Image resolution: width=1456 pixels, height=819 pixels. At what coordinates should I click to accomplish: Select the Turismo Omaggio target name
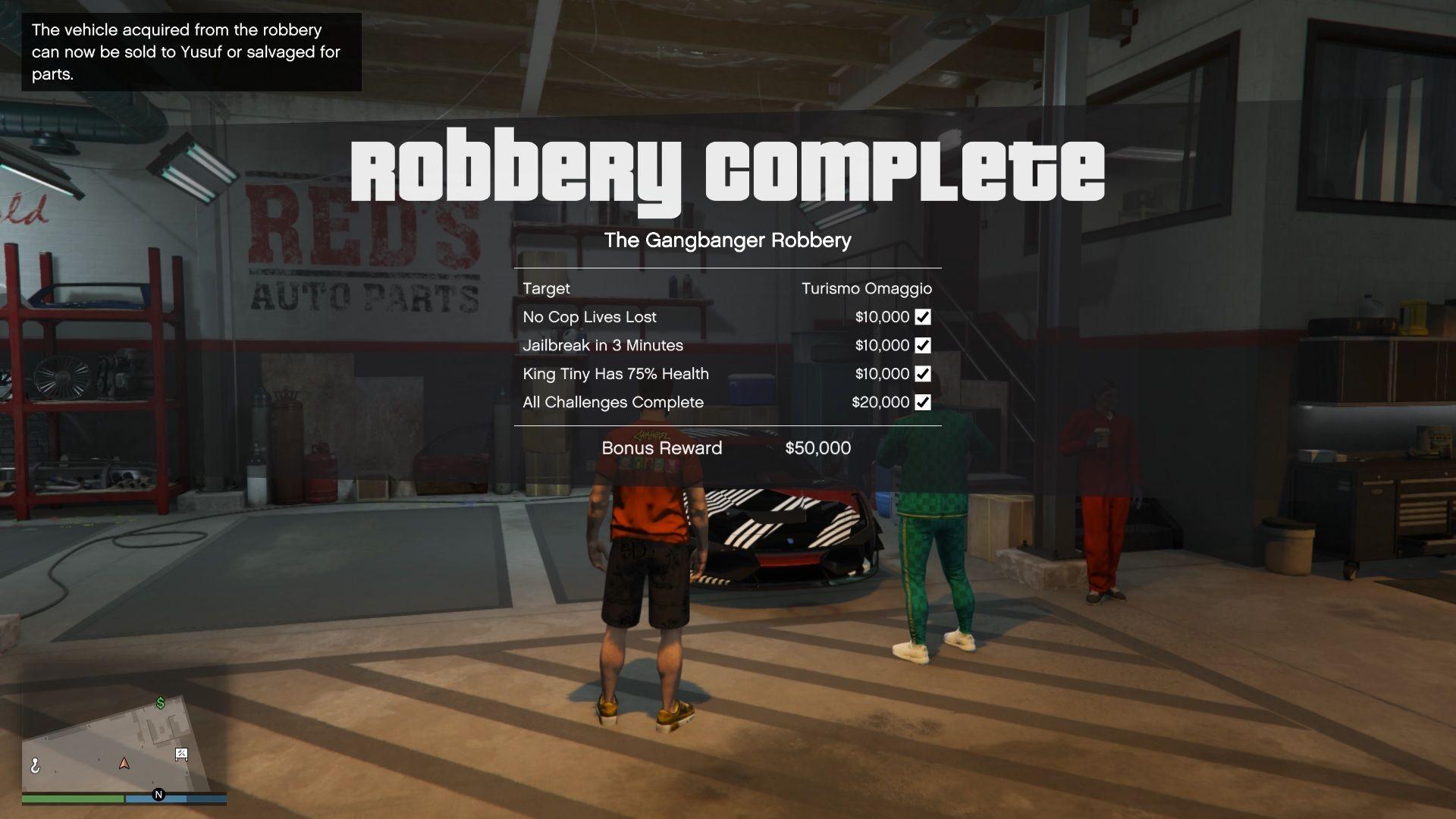(868, 288)
